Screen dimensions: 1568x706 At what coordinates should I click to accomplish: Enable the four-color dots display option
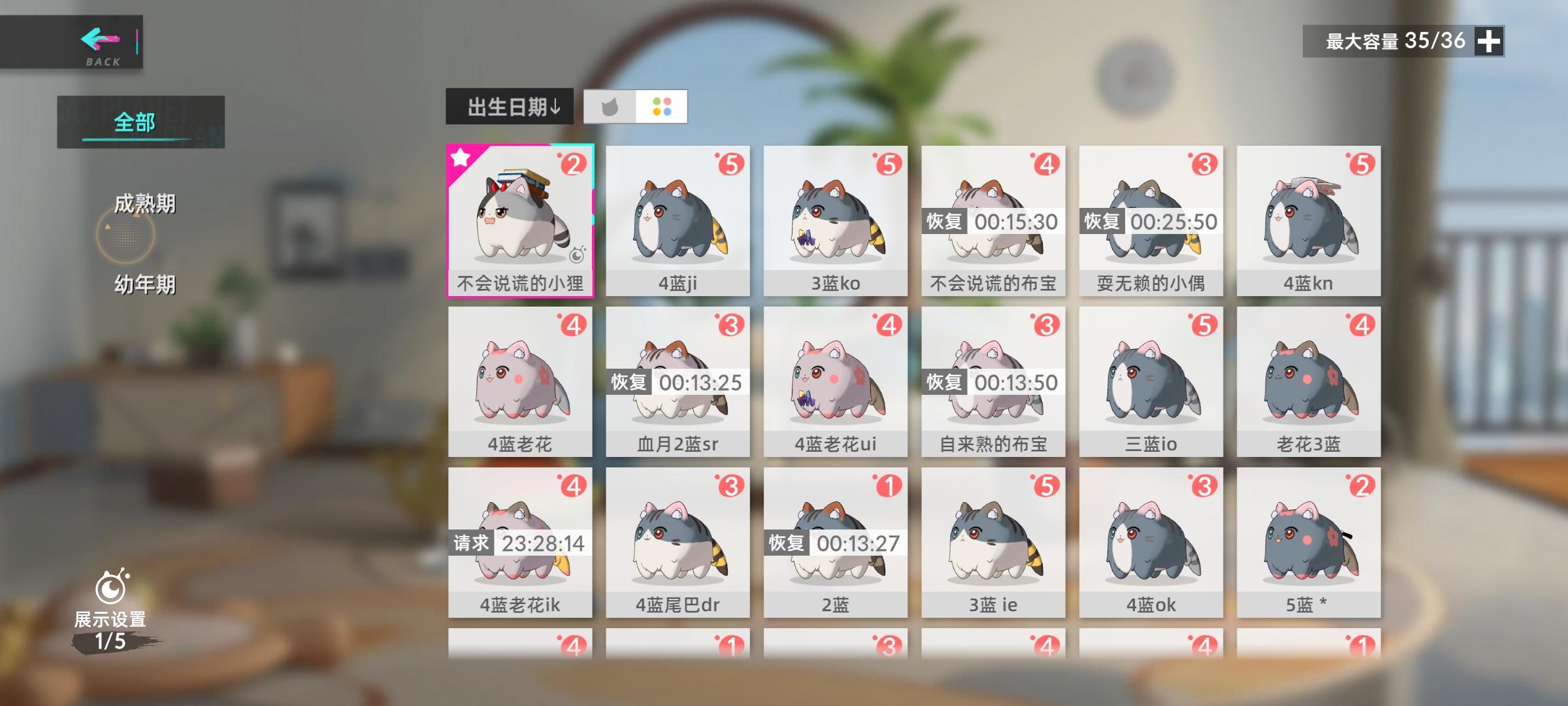(x=662, y=108)
